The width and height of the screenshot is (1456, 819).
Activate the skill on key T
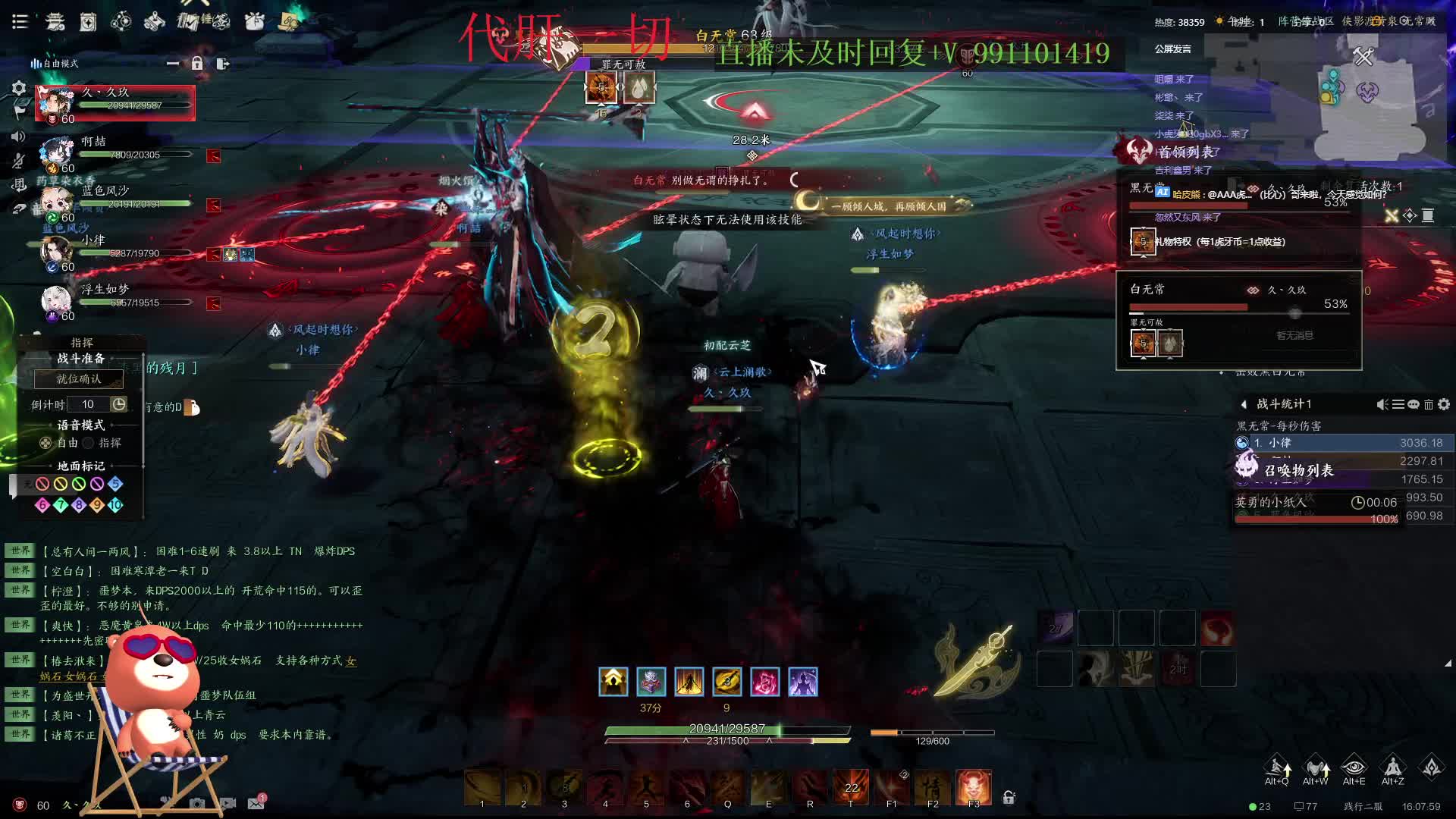pos(851,787)
